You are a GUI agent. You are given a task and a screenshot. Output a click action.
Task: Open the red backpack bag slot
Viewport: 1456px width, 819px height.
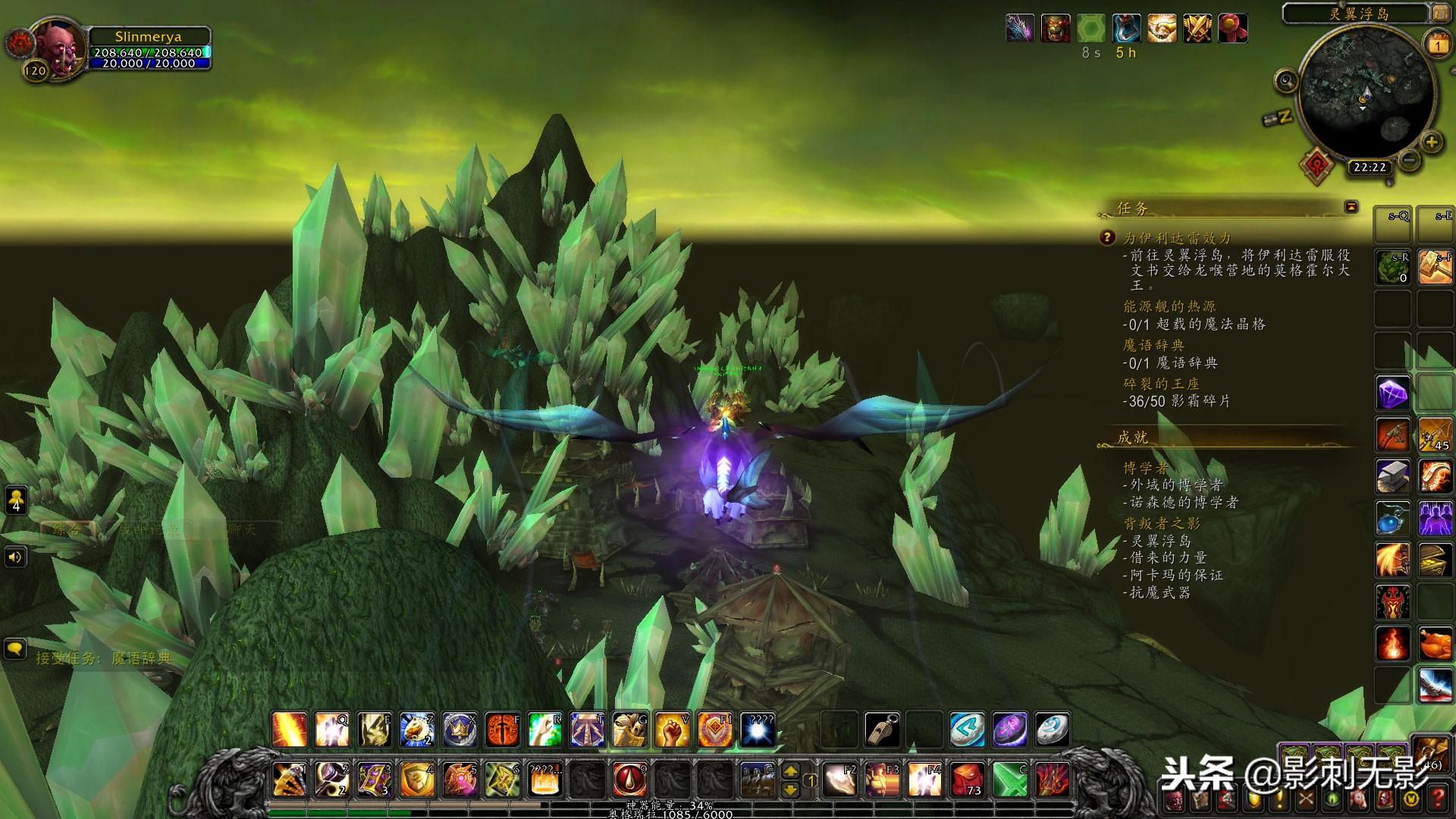(x=966, y=779)
